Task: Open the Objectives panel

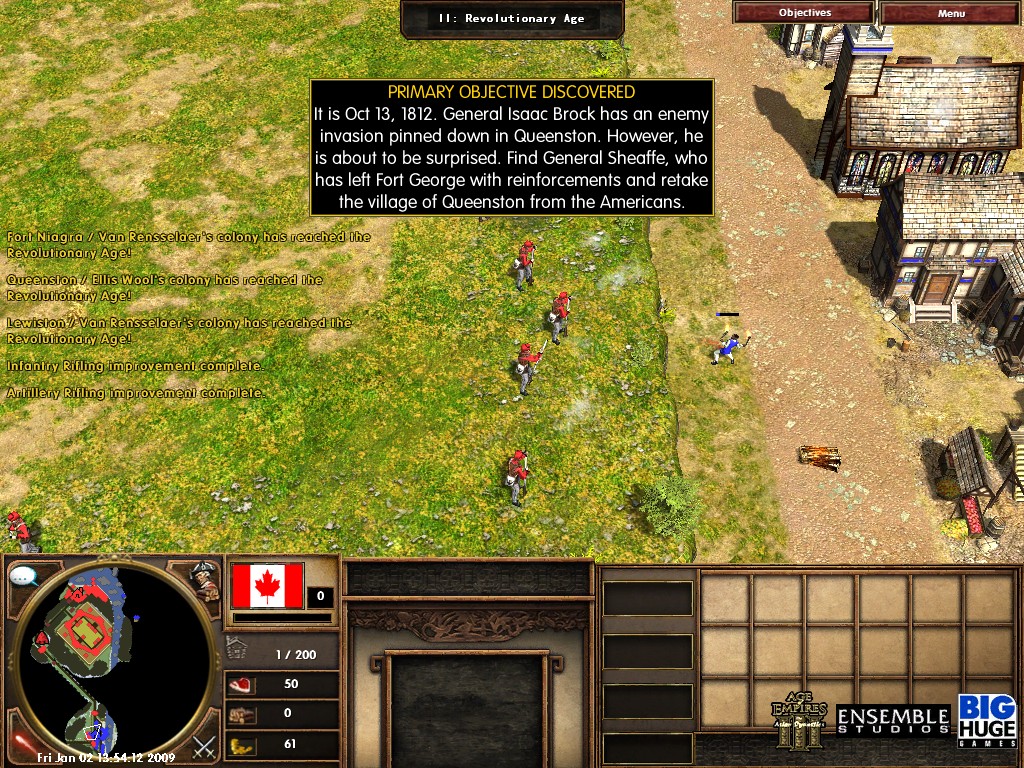Action: tap(804, 13)
